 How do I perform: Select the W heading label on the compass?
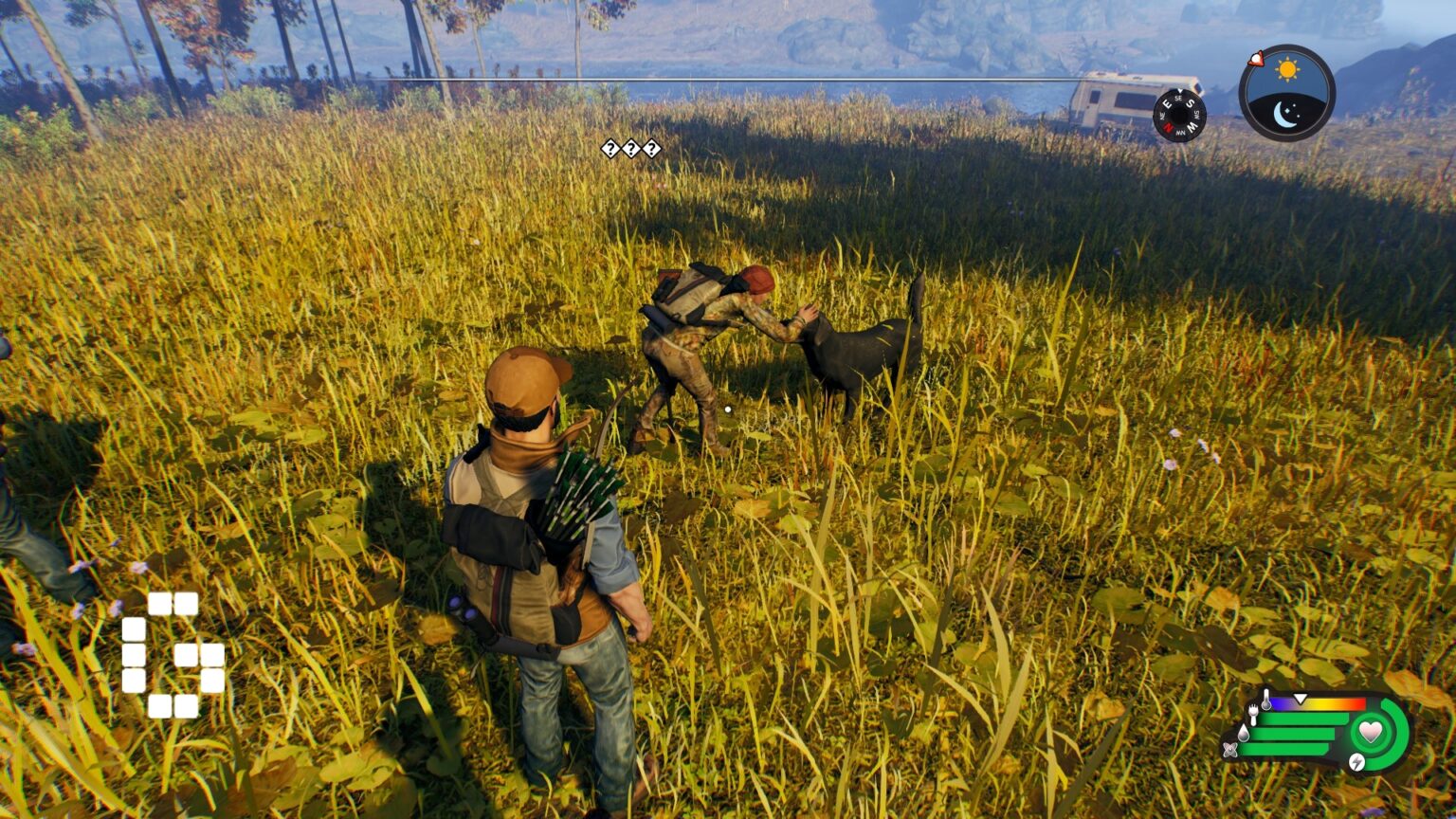coord(1192,128)
